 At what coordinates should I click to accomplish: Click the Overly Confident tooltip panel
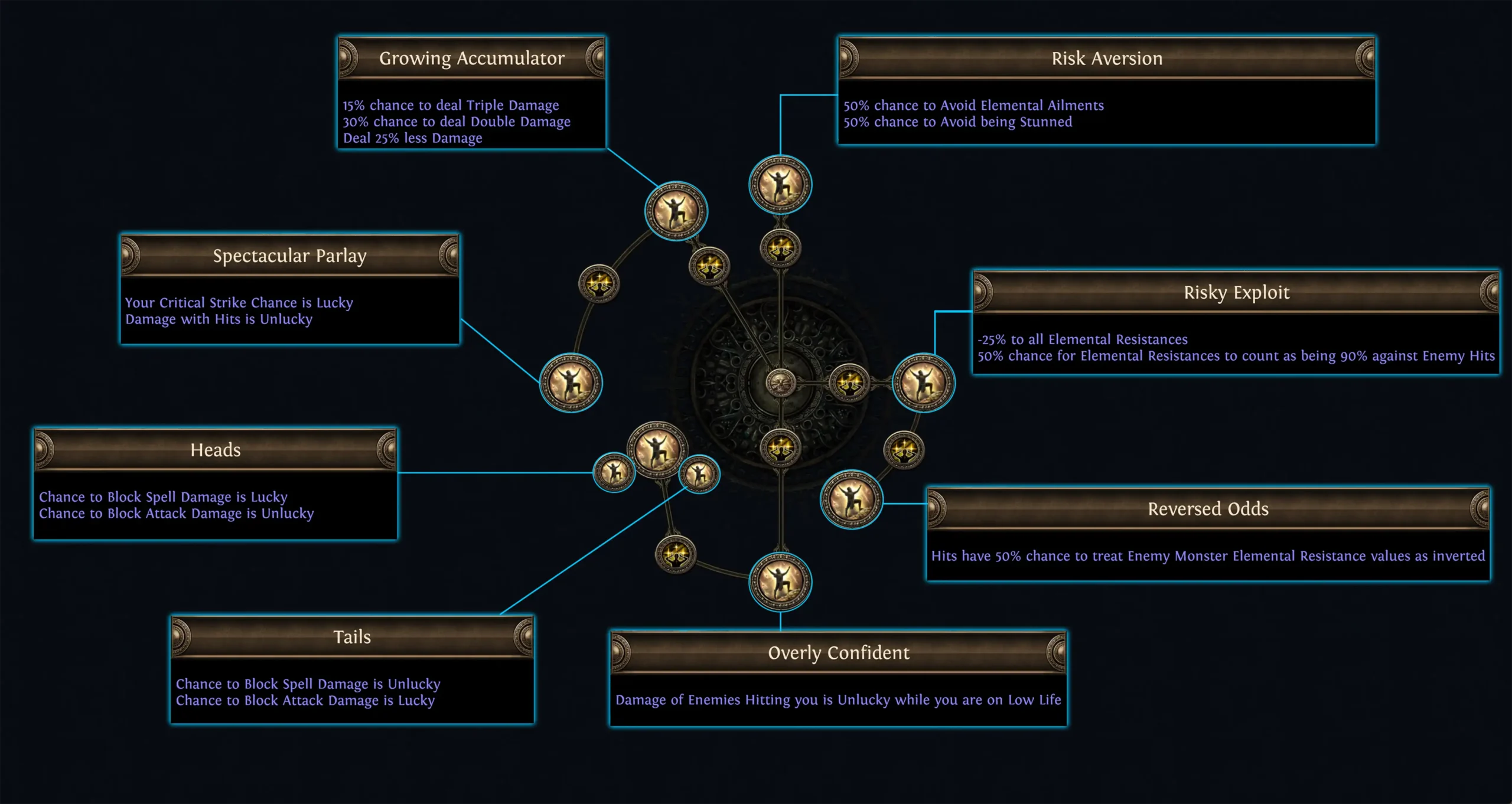tap(839, 679)
